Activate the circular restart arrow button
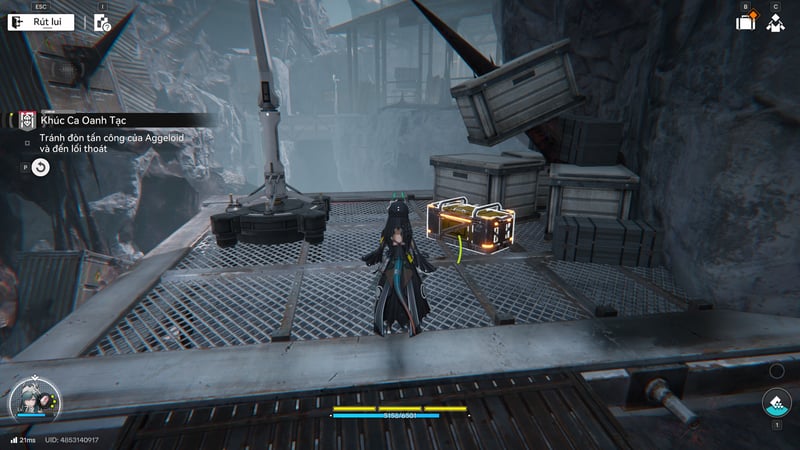800x450 pixels. pyautogui.click(x=40, y=168)
